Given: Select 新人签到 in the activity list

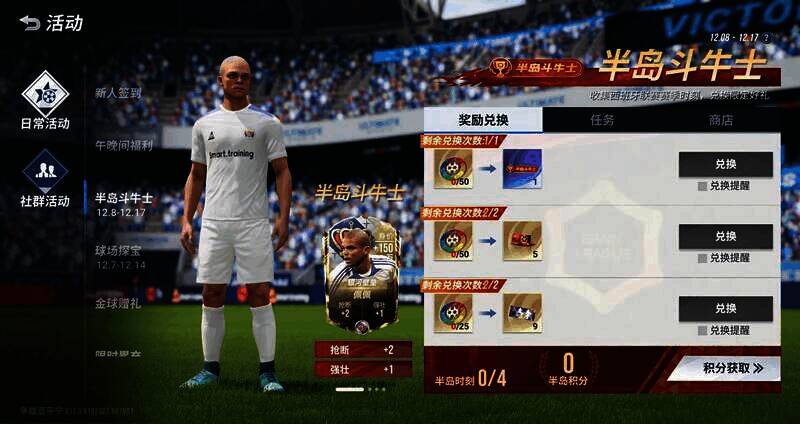Looking at the screenshot, I should pyautogui.click(x=118, y=93).
